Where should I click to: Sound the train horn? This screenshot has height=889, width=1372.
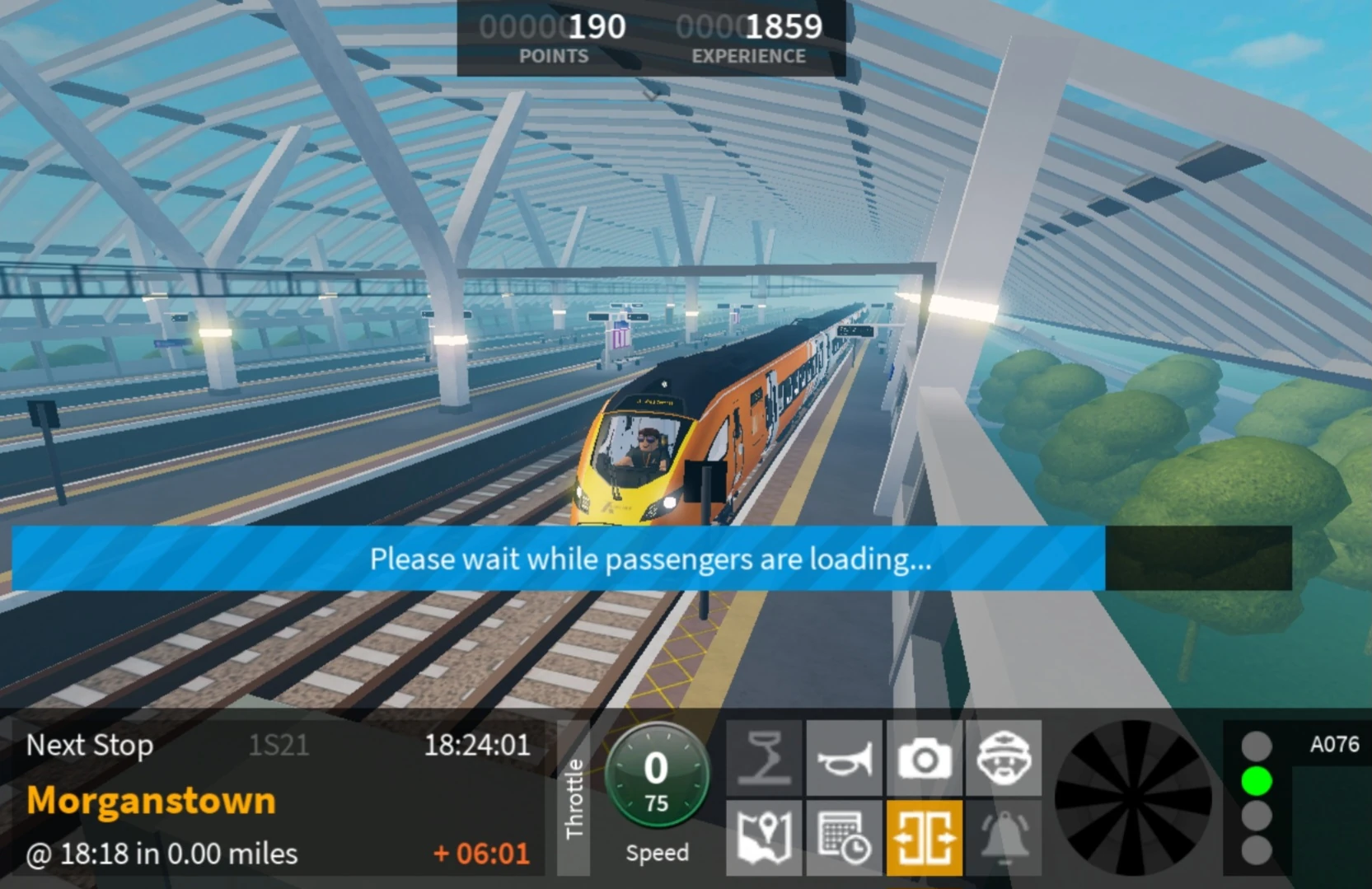(843, 758)
